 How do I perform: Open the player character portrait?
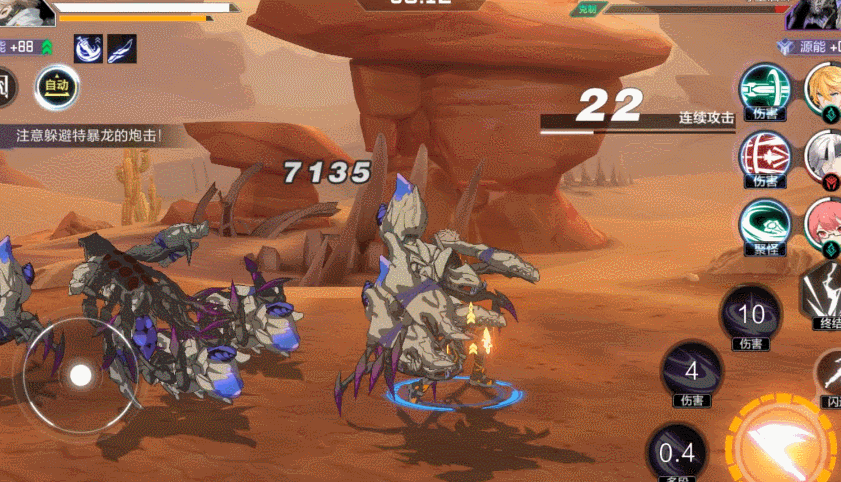pos(27,12)
